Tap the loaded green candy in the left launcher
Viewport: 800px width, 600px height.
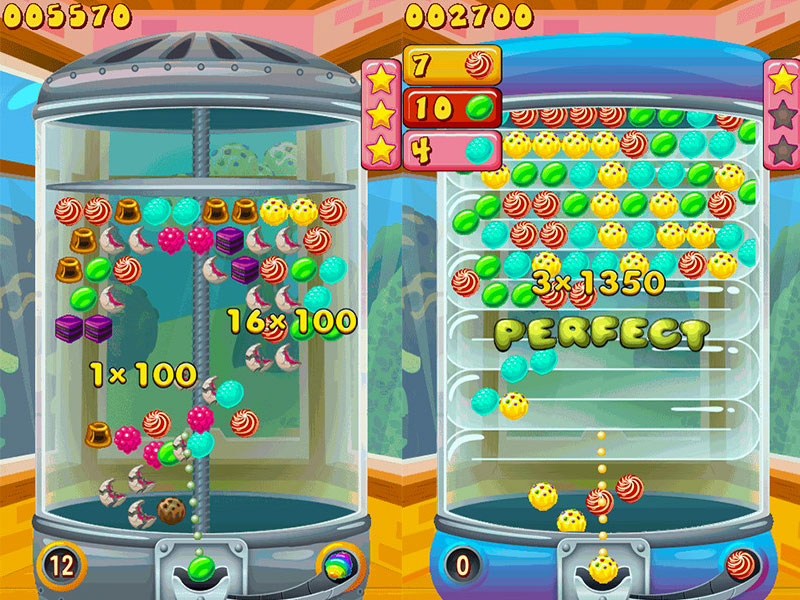199,569
